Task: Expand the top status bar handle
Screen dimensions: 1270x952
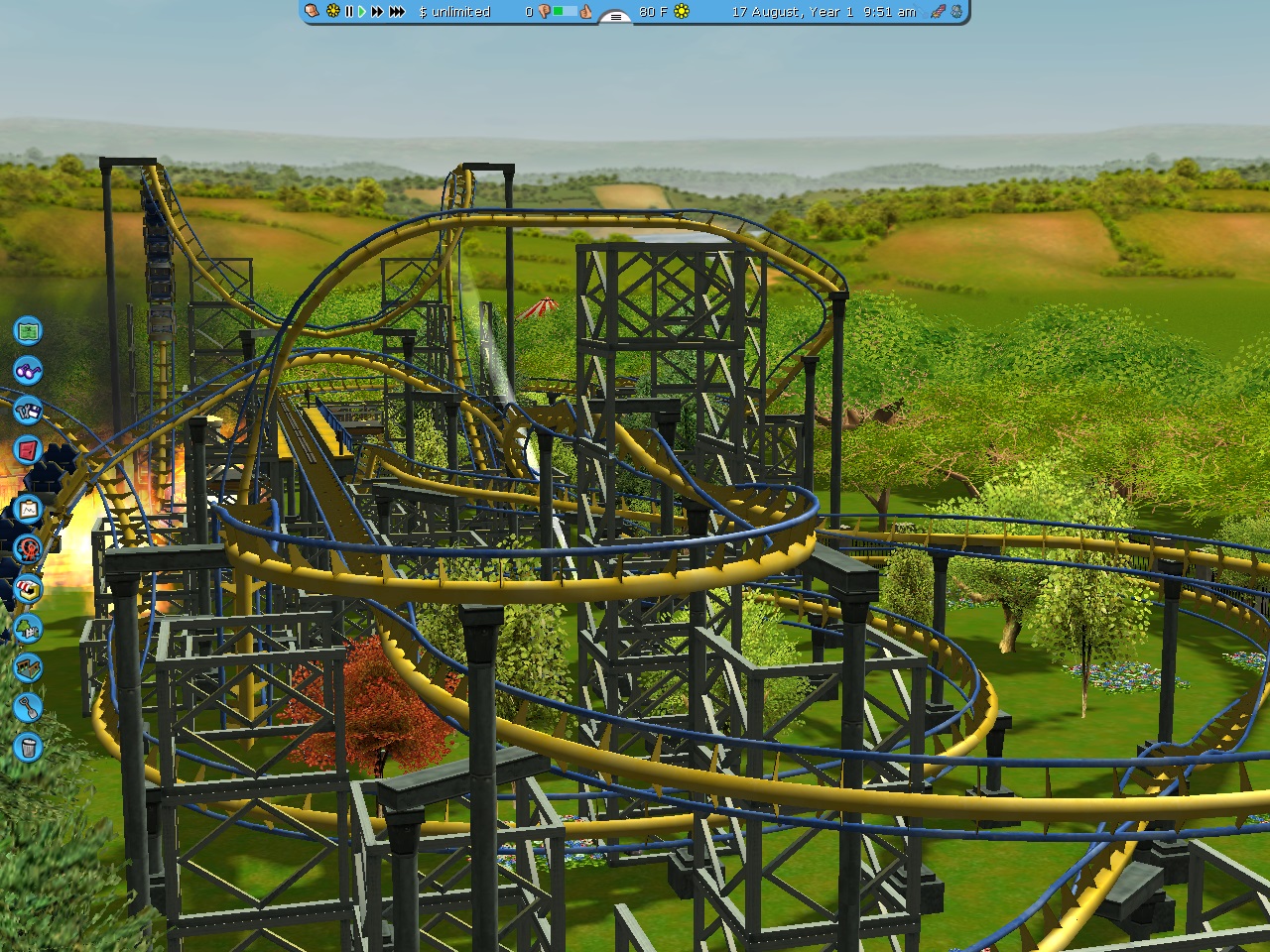Action: pyautogui.click(x=615, y=16)
